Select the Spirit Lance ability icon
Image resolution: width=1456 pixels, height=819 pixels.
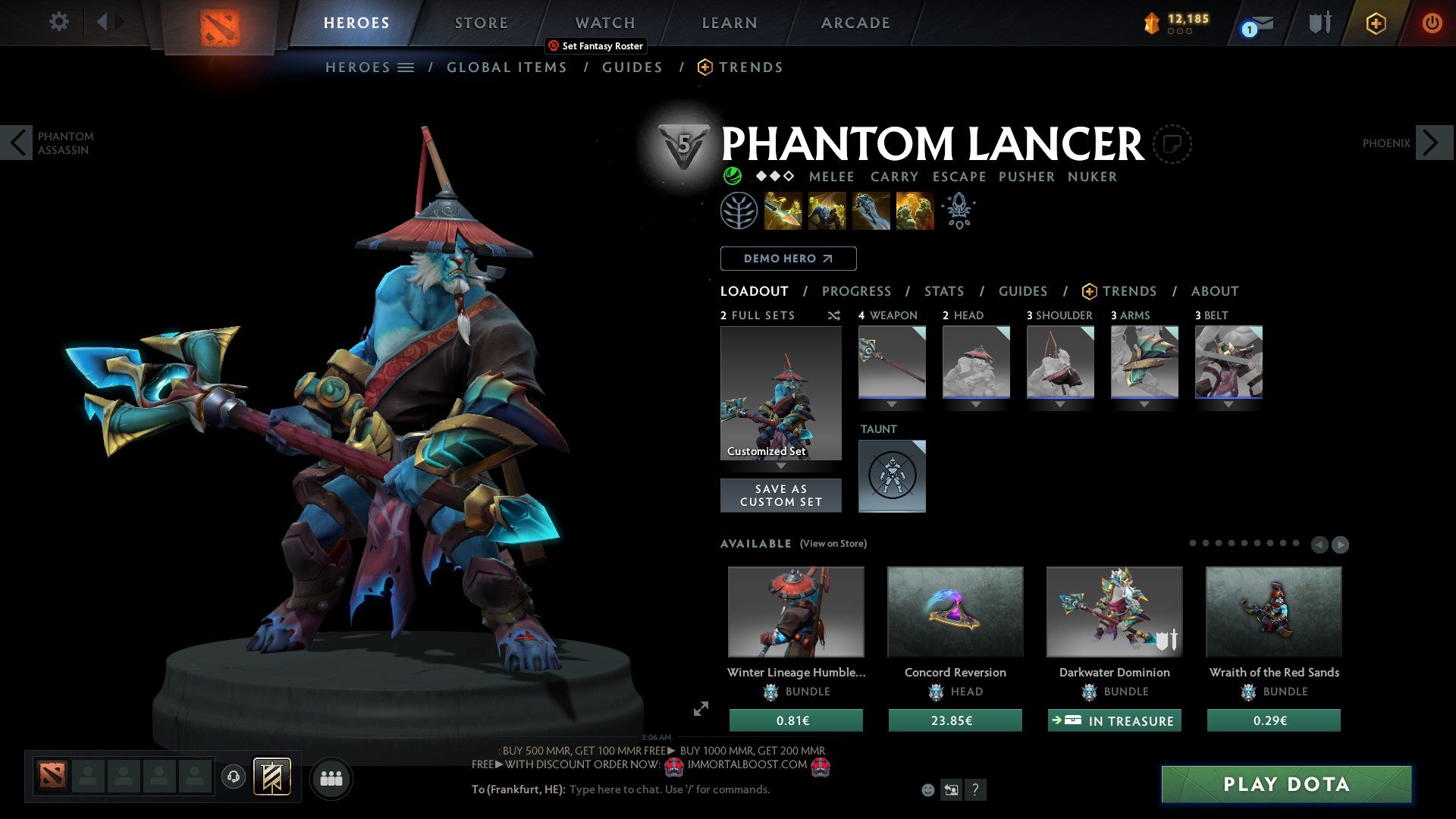[x=782, y=211]
